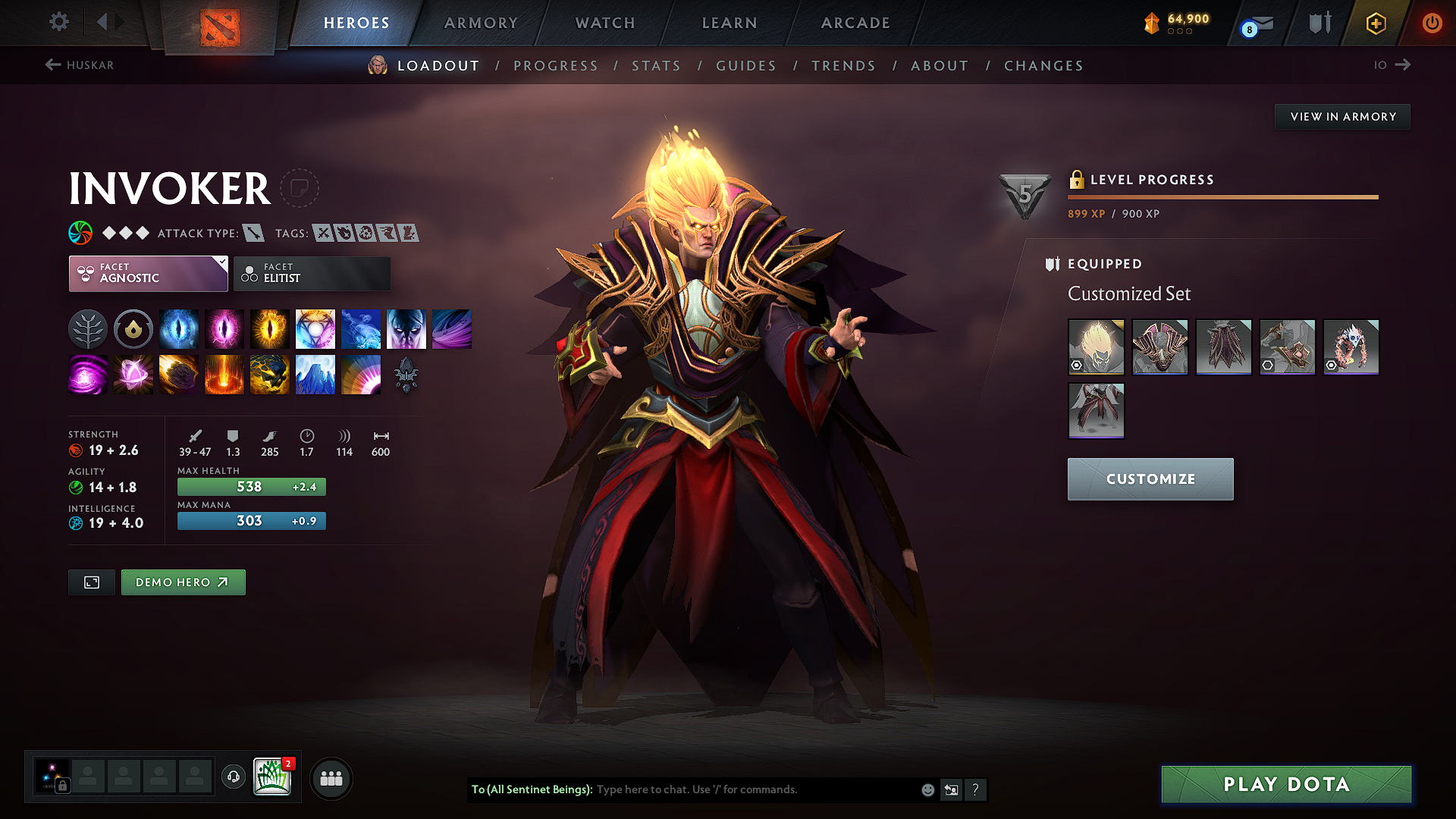The width and height of the screenshot is (1456, 819).
Task: Open the ARMORY menu
Action: [x=481, y=23]
